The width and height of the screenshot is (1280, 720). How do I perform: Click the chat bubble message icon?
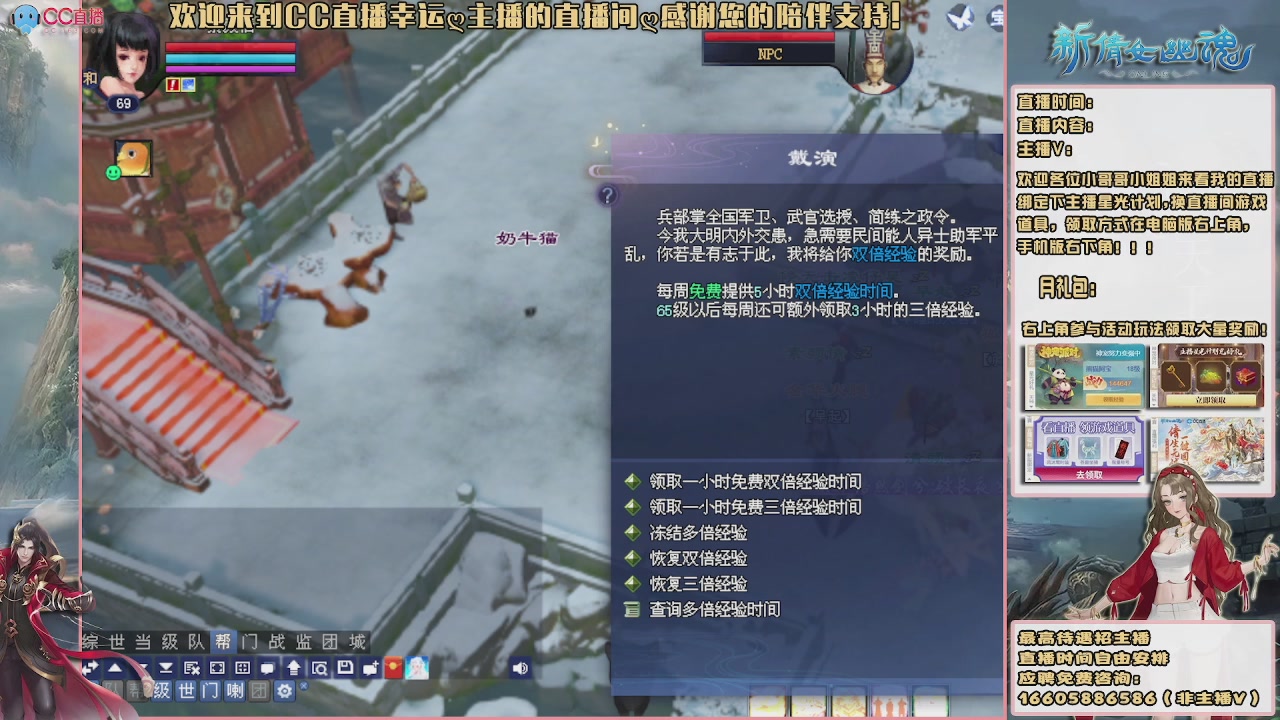point(267,667)
